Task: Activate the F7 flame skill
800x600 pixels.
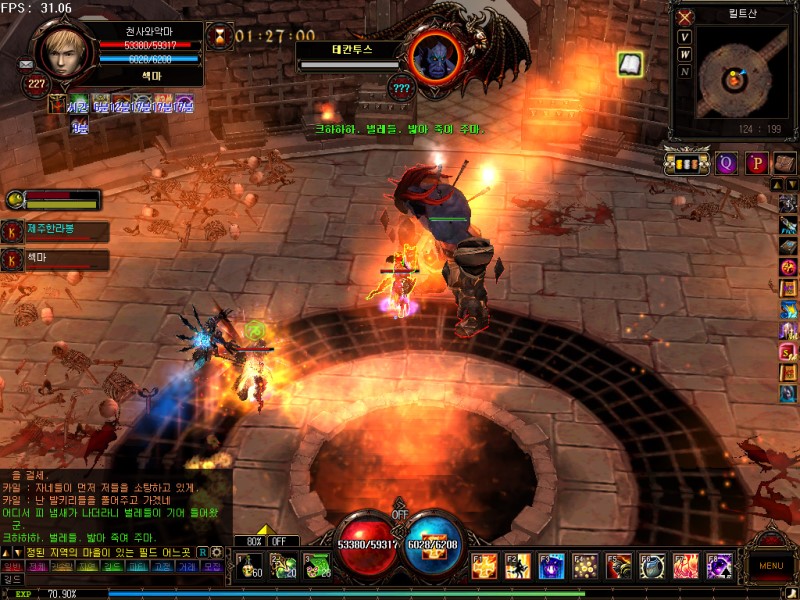Action: point(686,566)
